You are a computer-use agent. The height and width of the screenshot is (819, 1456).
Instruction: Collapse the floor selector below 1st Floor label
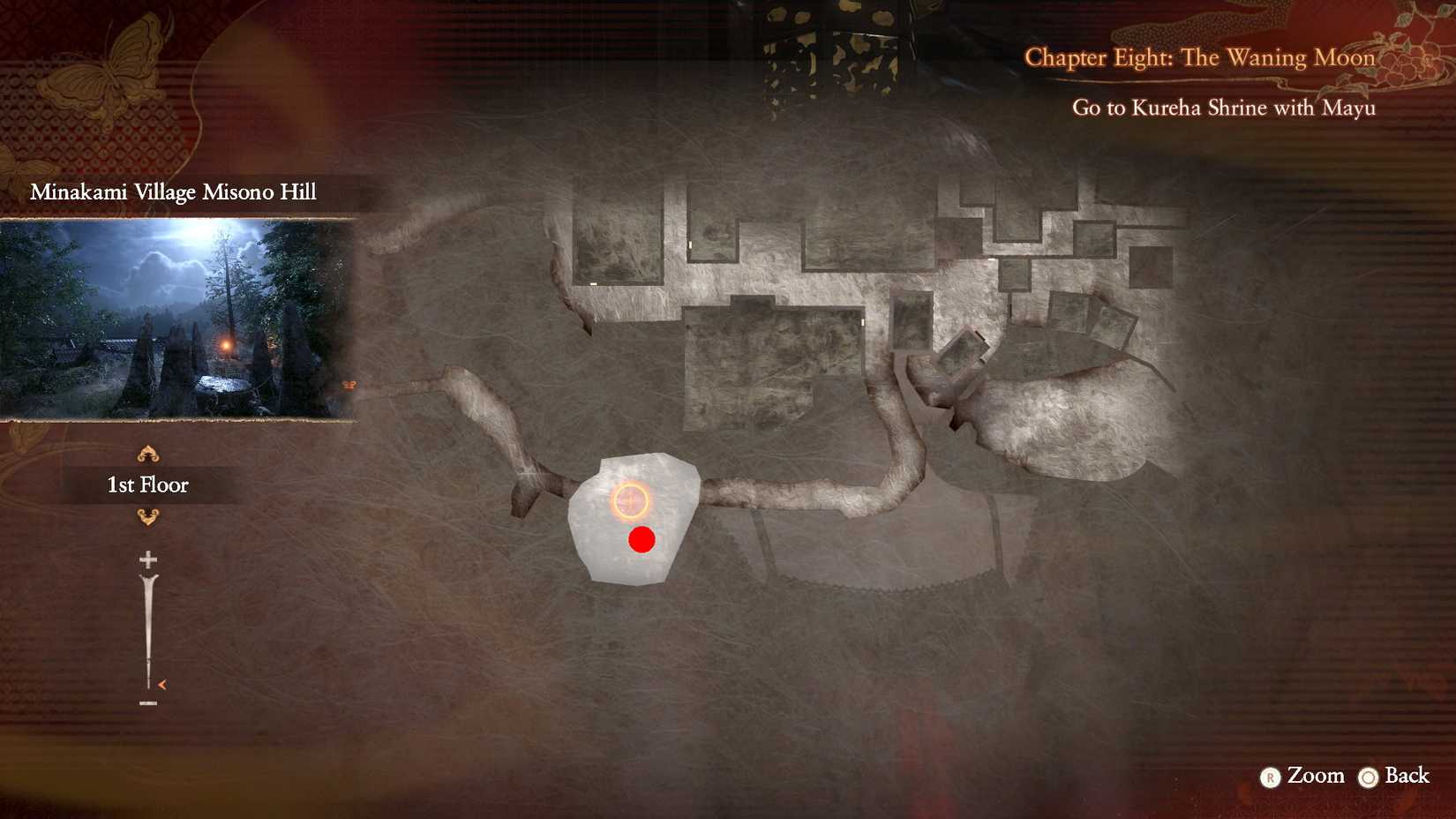pos(147,515)
